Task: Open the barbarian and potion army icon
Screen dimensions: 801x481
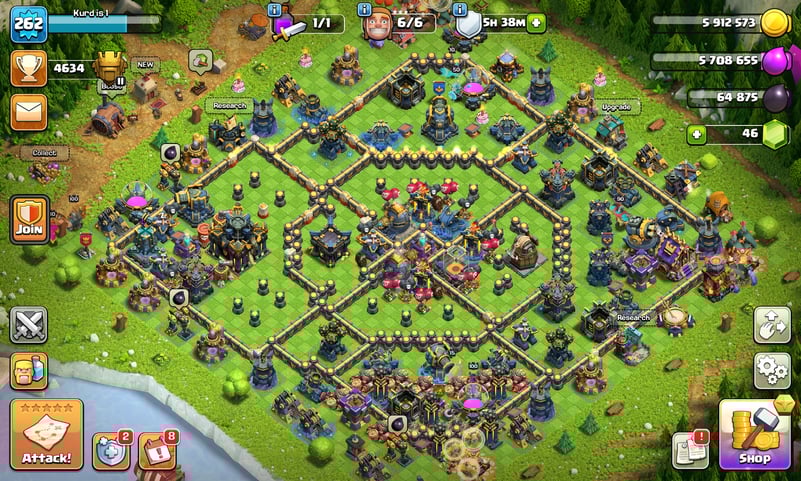Action: pos(28,372)
